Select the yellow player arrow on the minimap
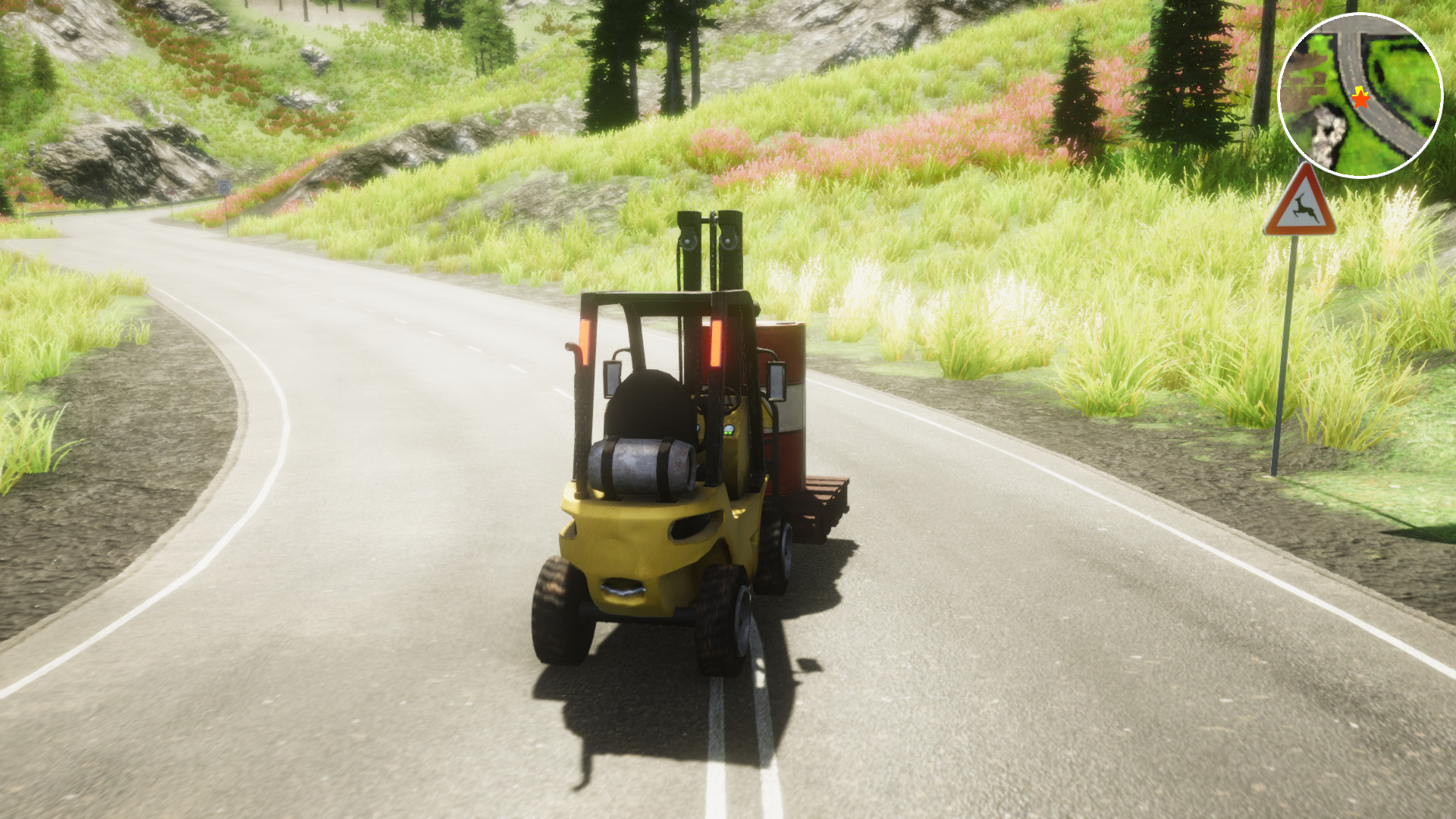The image size is (1456, 819). click(1361, 89)
